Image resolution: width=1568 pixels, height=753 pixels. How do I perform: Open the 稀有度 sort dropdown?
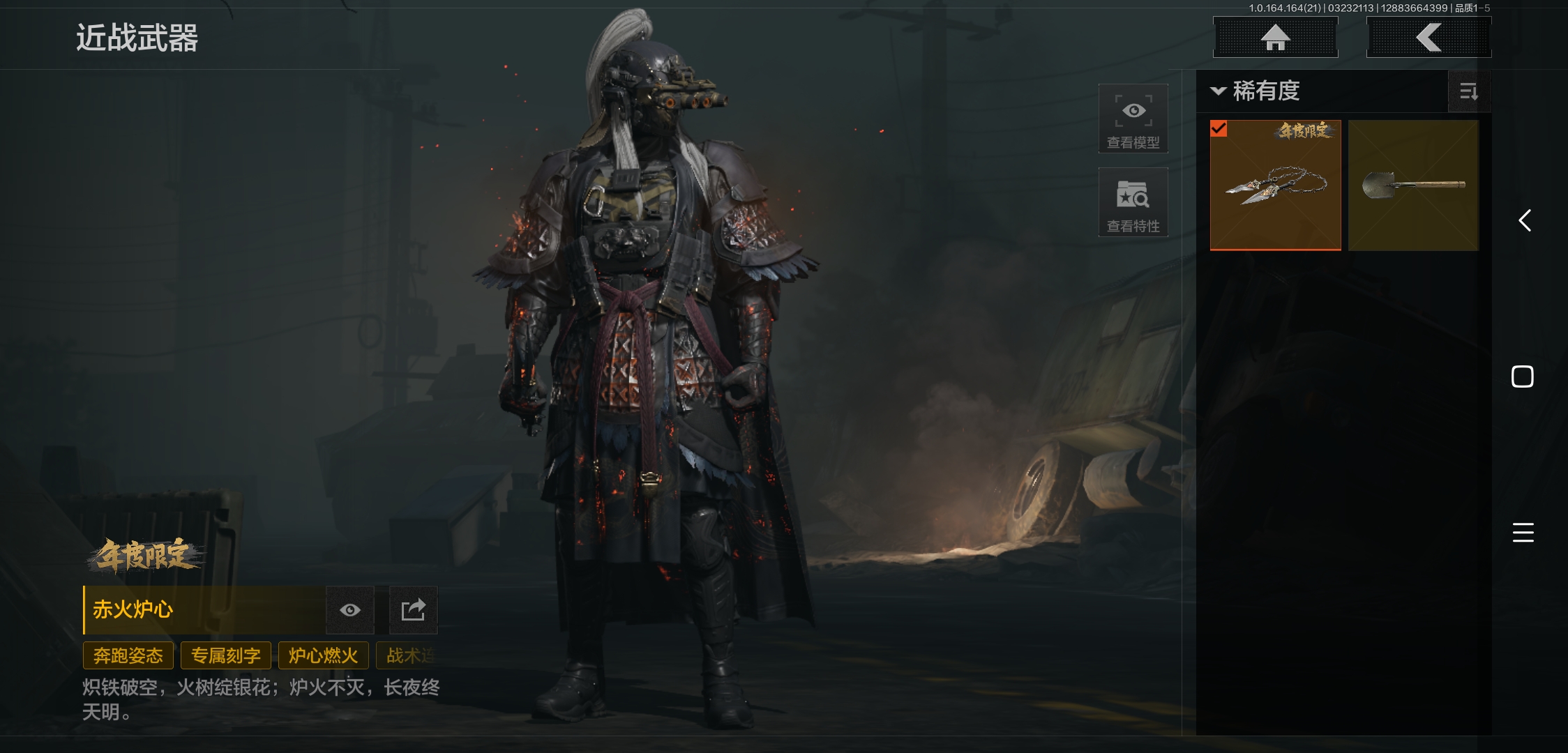click(1256, 91)
